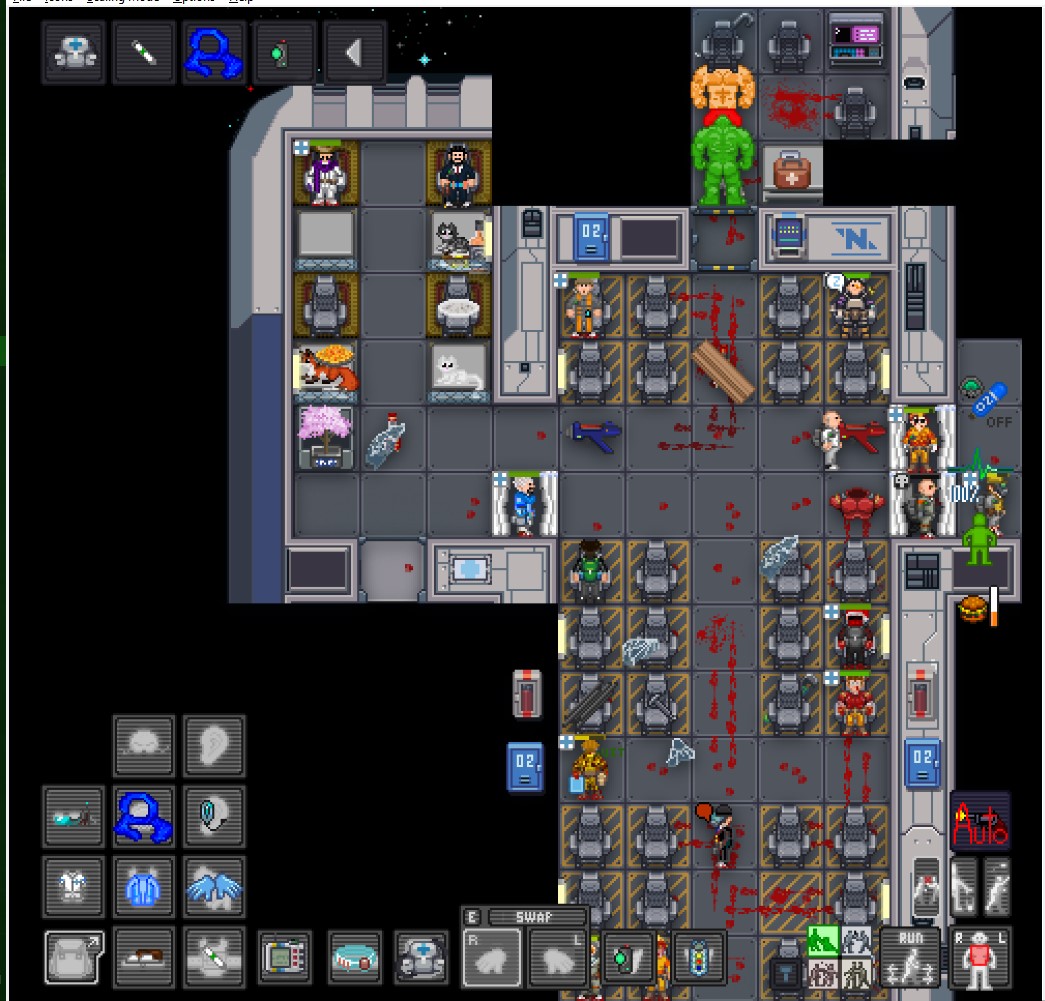The width and height of the screenshot is (1045, 1001).
Task: Toggle the RUN movement mode button
Action: point(910,956)
